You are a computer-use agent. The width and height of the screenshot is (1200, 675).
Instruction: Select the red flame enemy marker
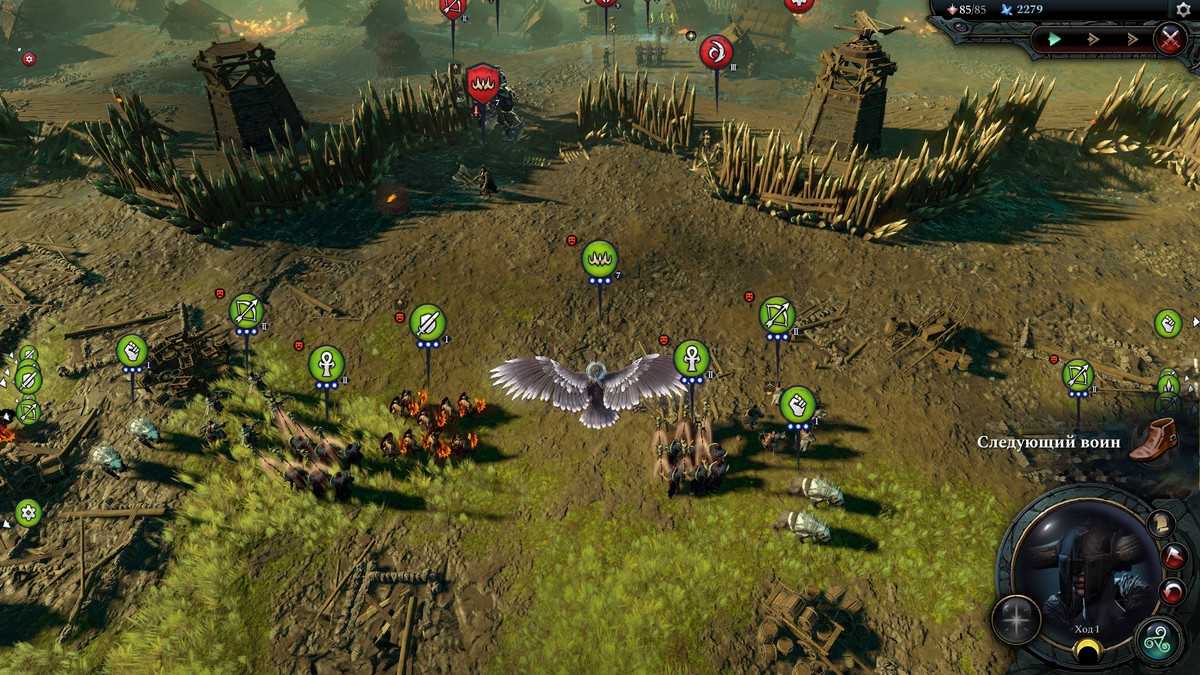point(716,50)
